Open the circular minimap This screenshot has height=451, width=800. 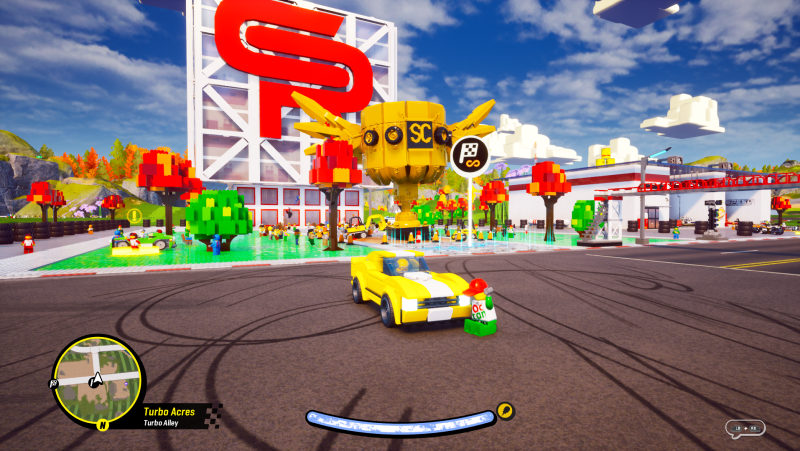(x=97, y=380)
